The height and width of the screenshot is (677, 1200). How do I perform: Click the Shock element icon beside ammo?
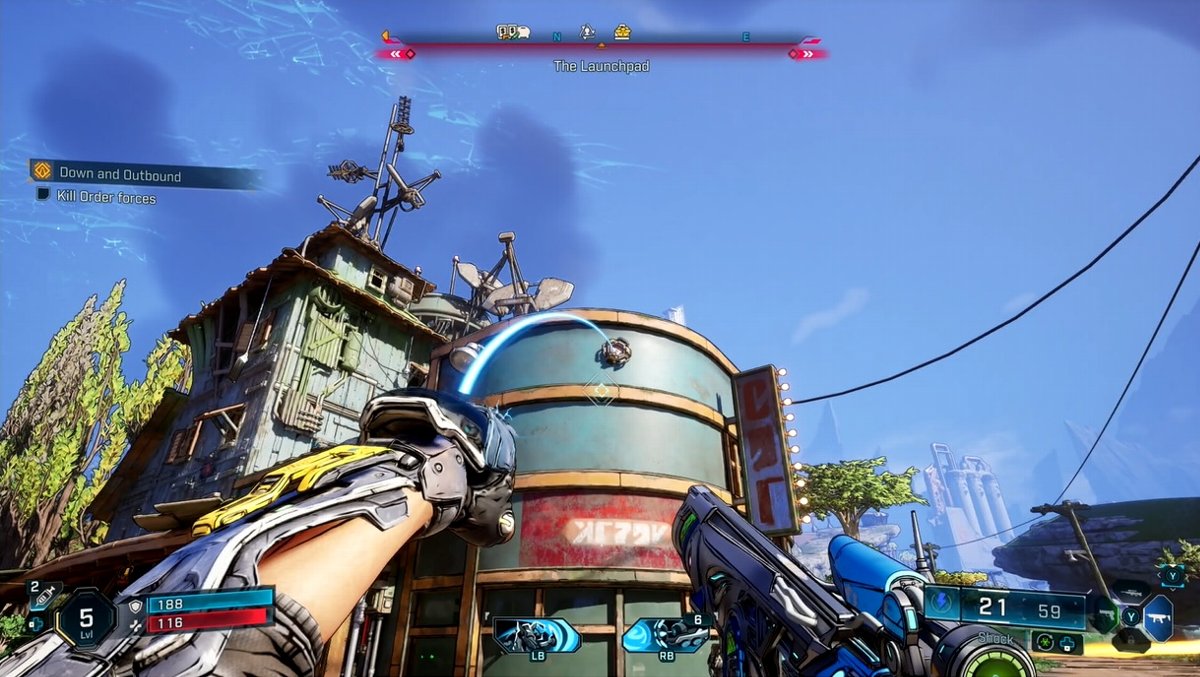click(941, 603)
